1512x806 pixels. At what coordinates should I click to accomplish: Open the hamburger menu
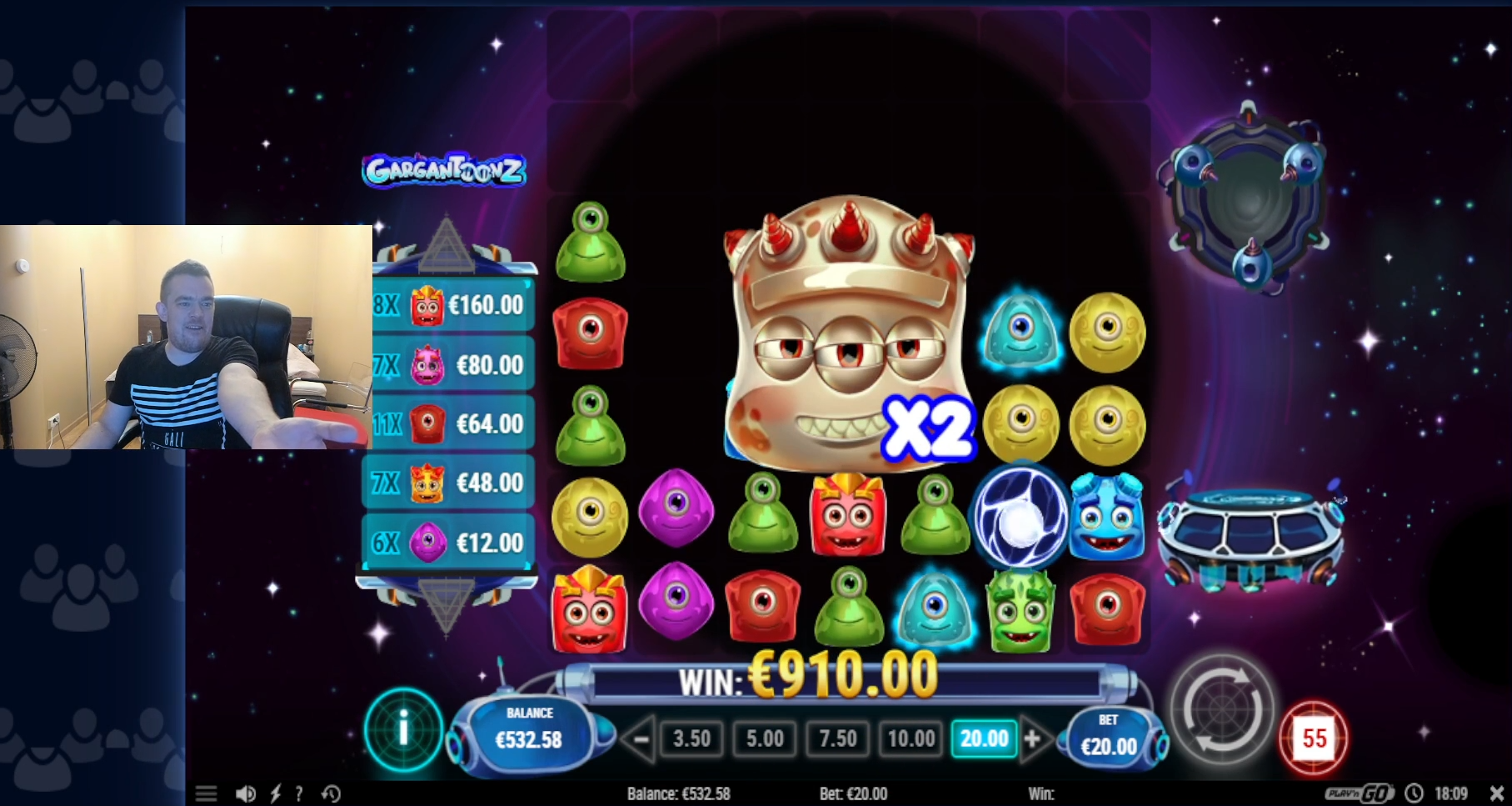tap(206, 794)
